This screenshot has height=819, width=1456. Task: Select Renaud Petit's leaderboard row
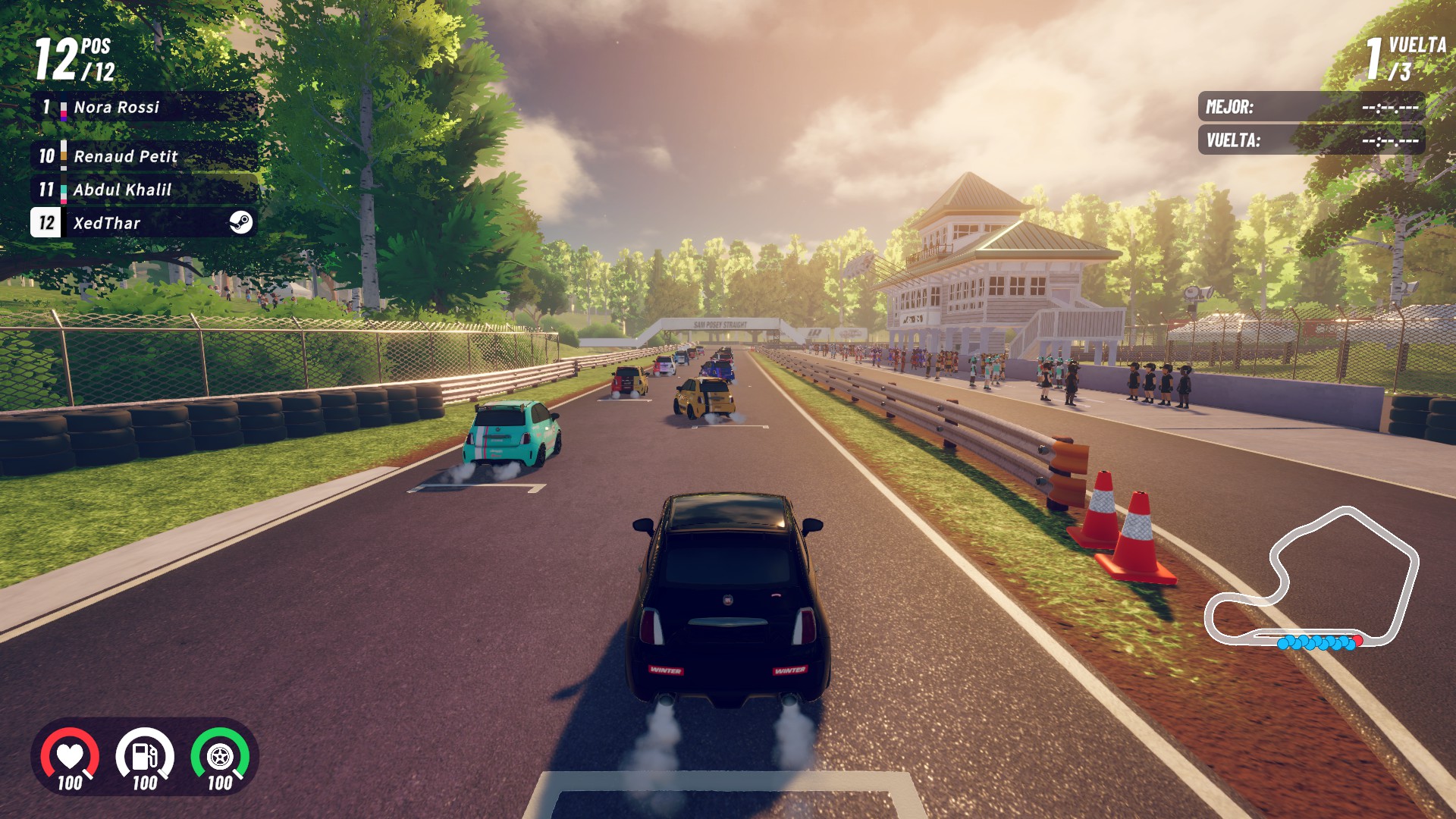(x=144, y=156)
